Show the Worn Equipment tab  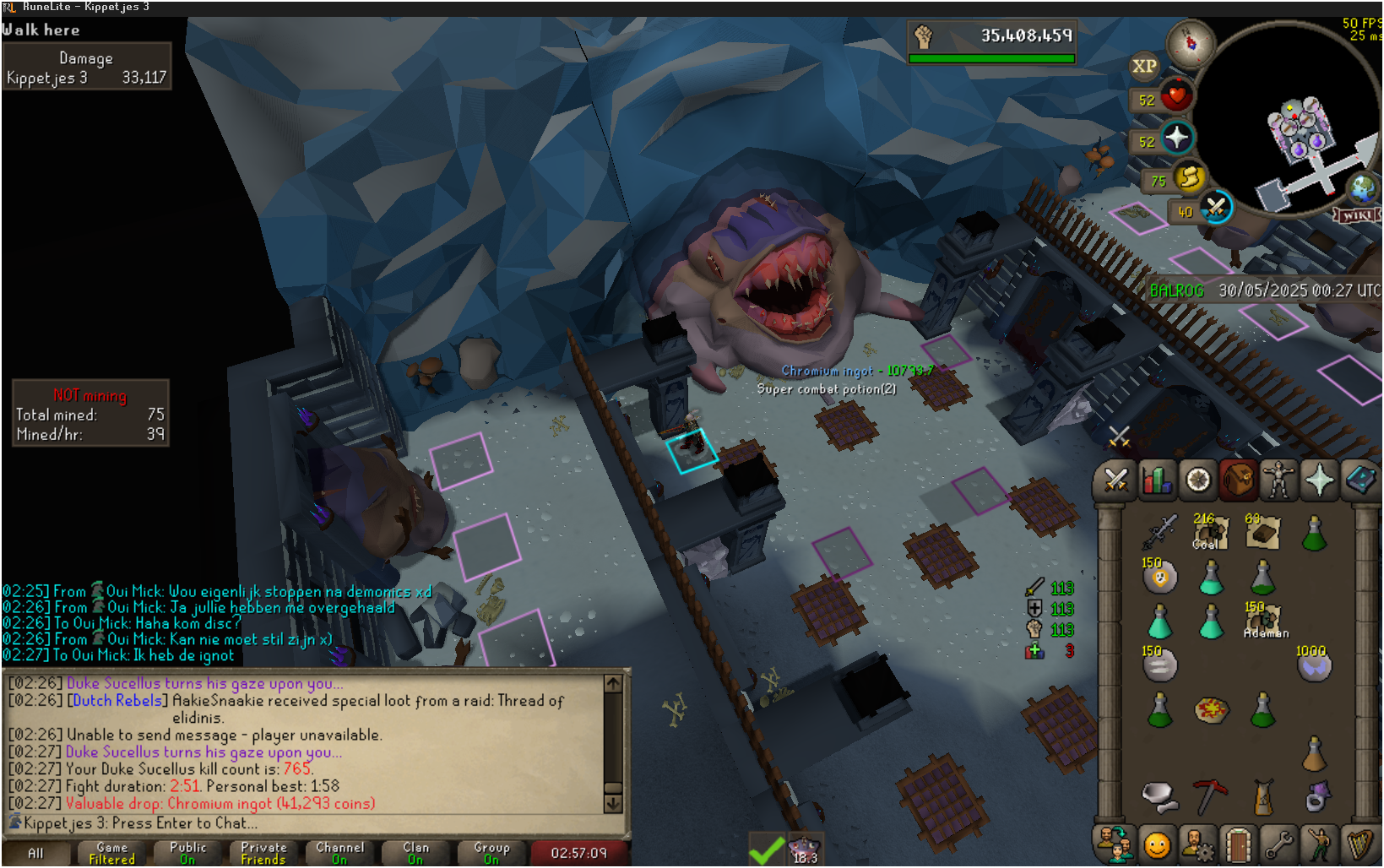(1278, 480)
